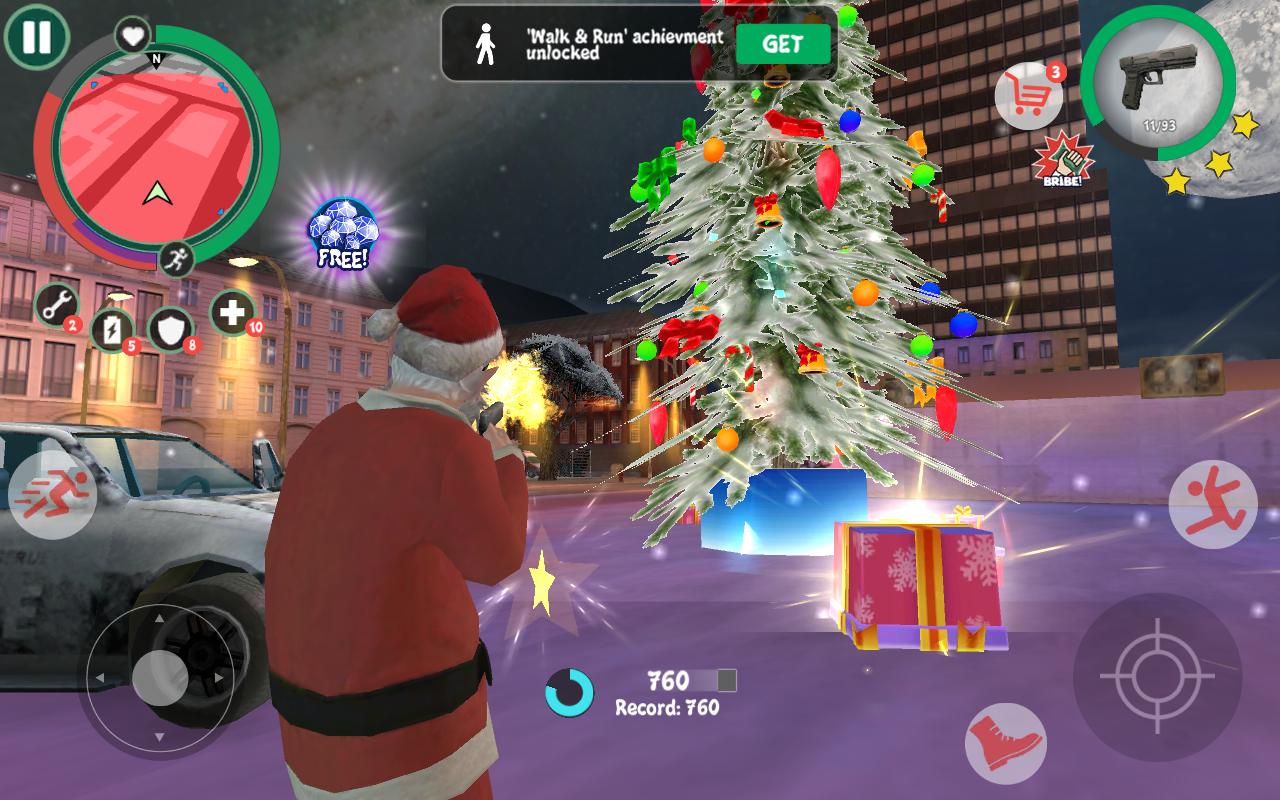
Task: Tap the running-man icon below the minimap
Action: [x=176, y=259]
